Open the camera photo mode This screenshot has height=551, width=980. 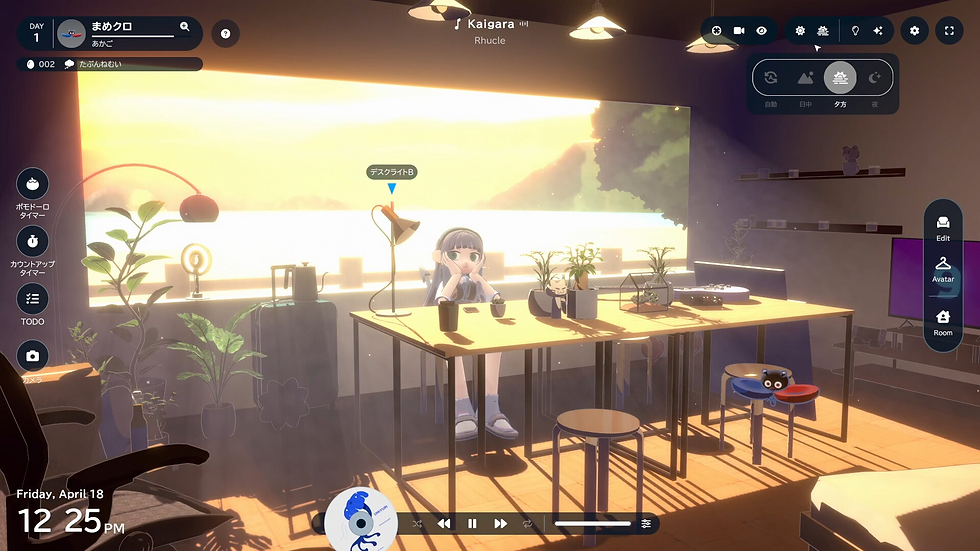pos(33,356)
